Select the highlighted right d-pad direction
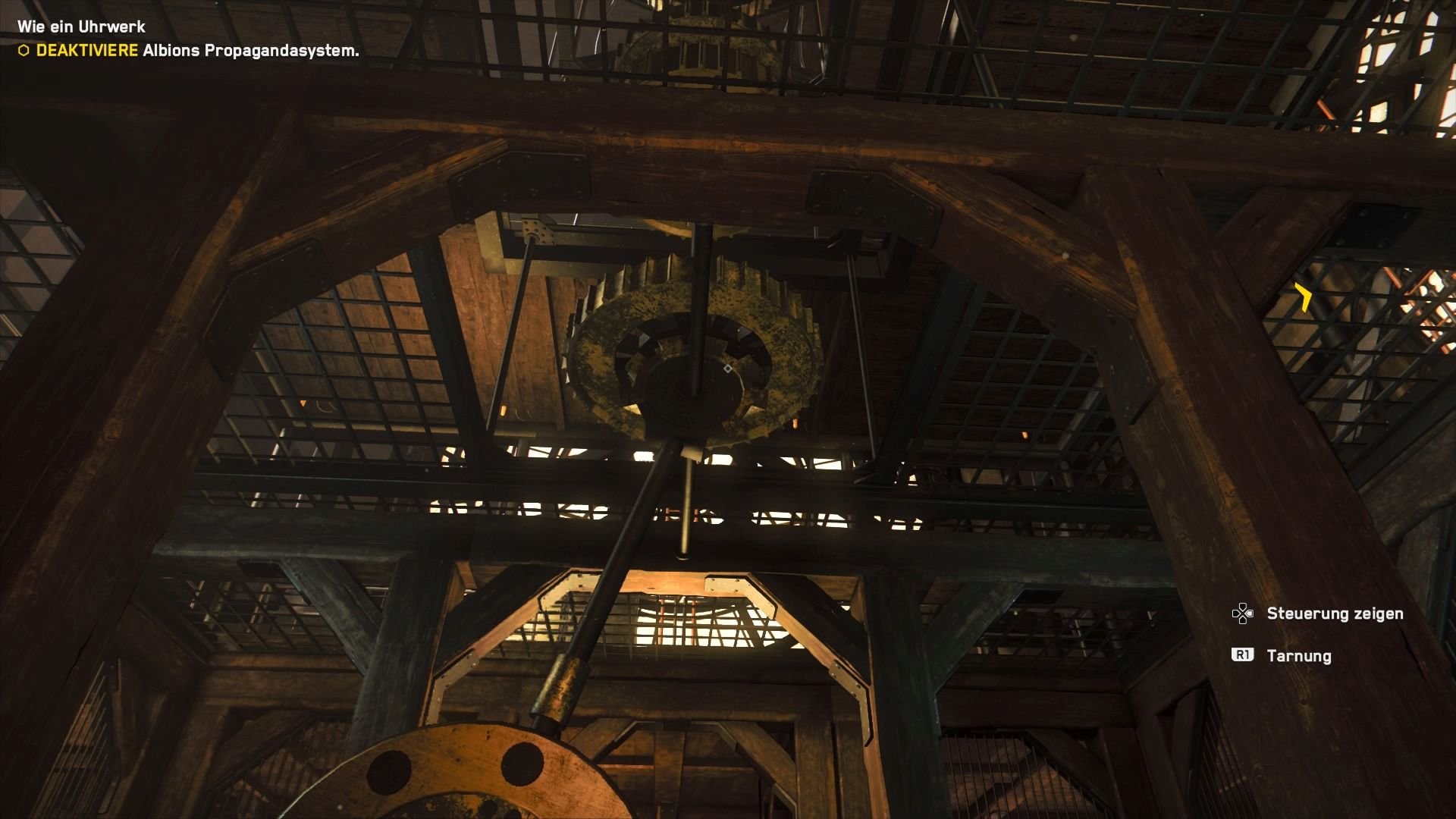This screenshot has height=819, width=1456. (x=1250, y=613)
